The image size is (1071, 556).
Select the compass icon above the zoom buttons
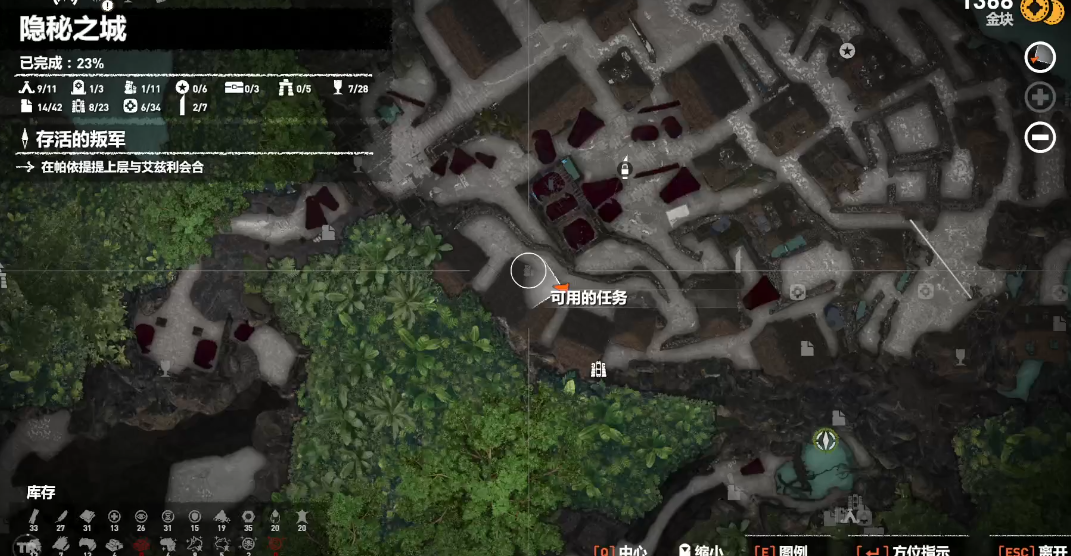click(x=1040, y=57)
